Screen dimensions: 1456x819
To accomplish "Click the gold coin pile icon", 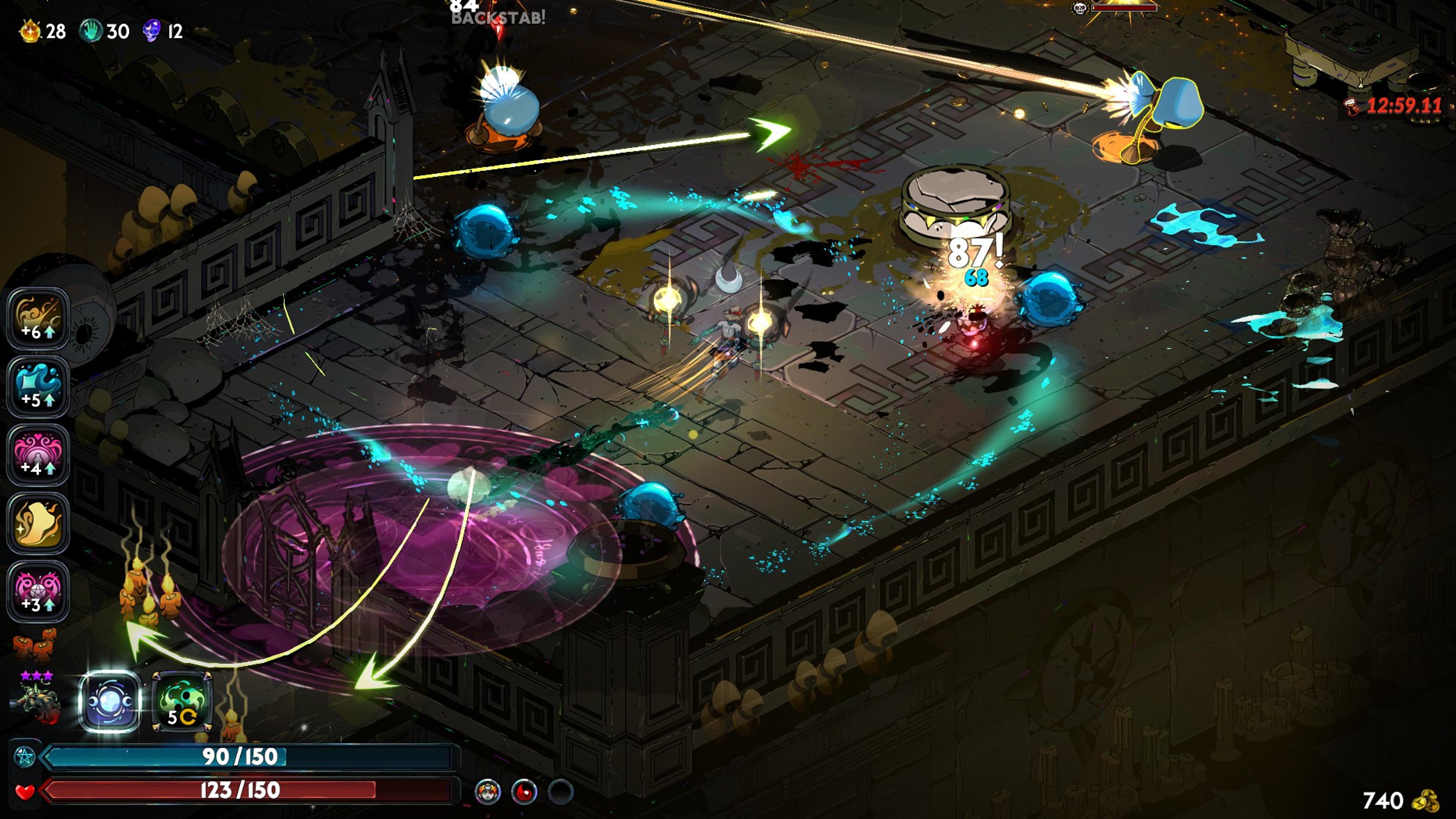I will pos(1426,801).
